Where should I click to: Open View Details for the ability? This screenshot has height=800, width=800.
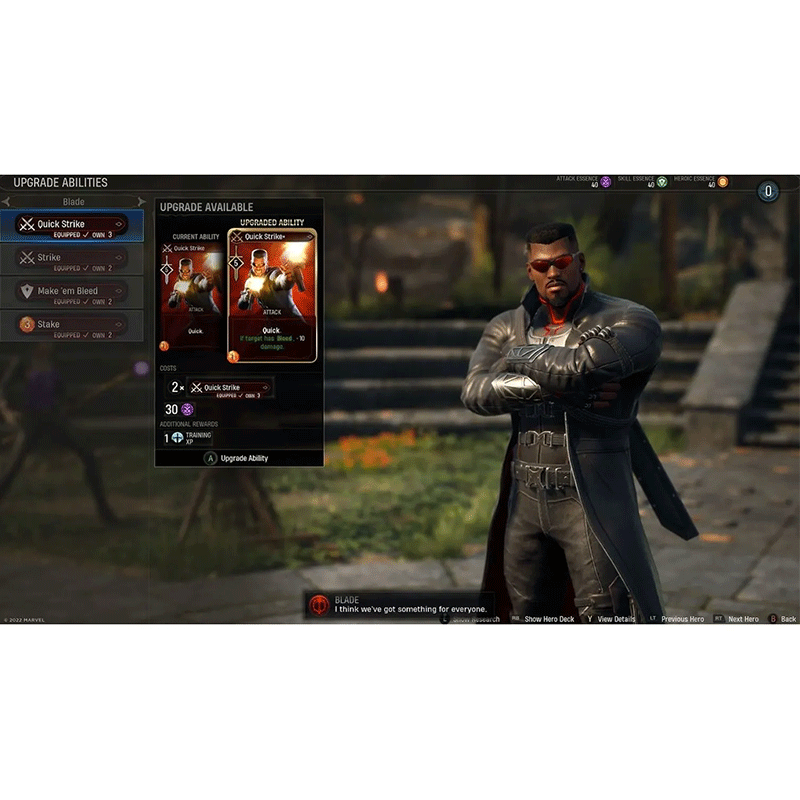coord(616,619)
